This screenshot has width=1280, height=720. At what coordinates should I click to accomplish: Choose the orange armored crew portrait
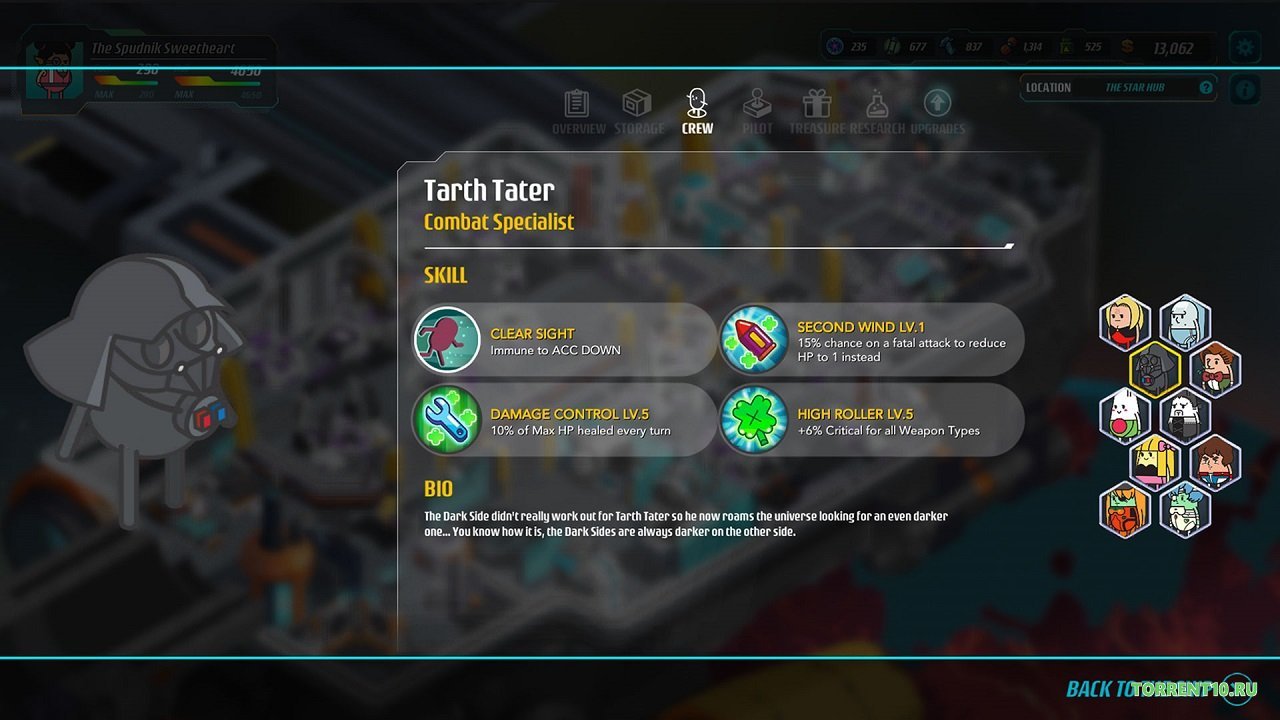pyautogui.click(x=1125, y=510)
